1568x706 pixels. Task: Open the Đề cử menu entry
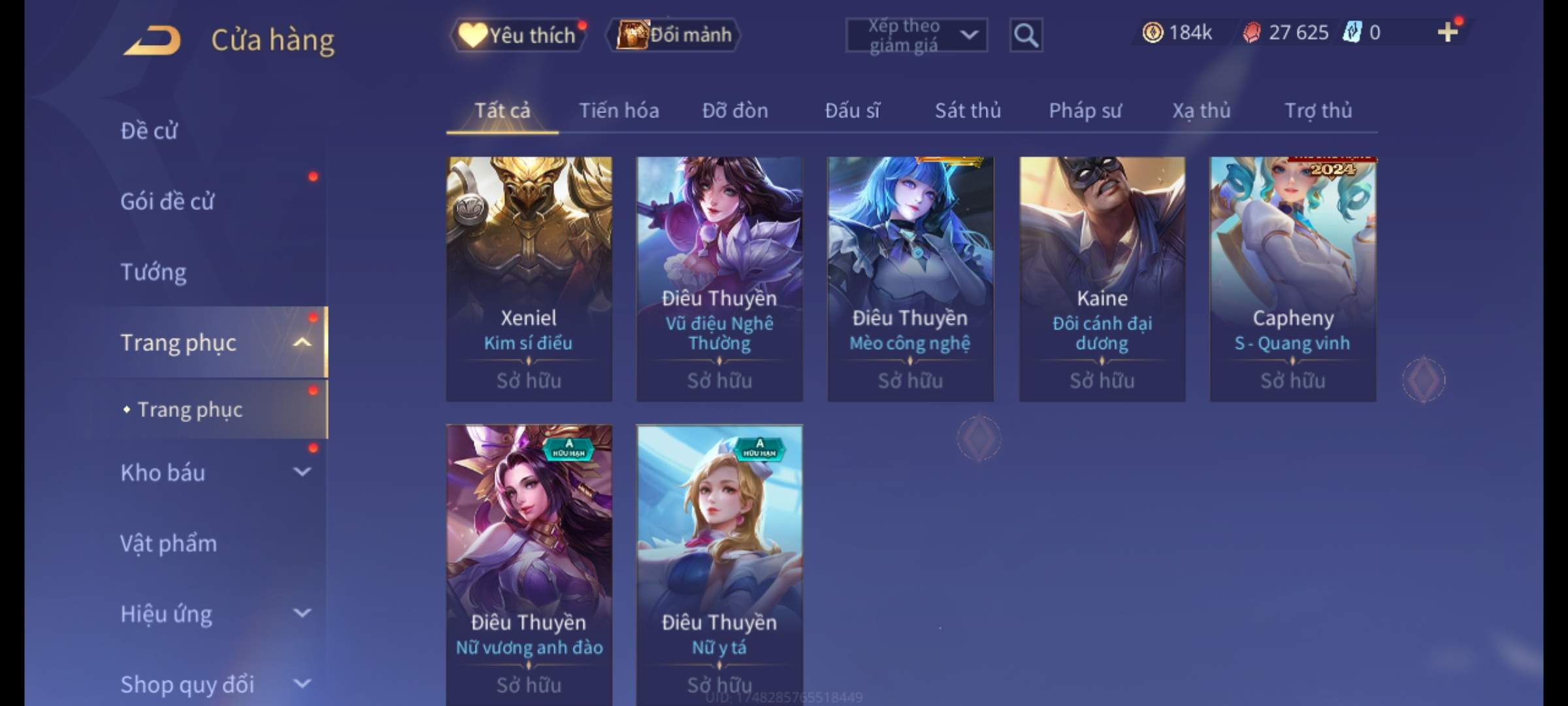coord(149,131)
